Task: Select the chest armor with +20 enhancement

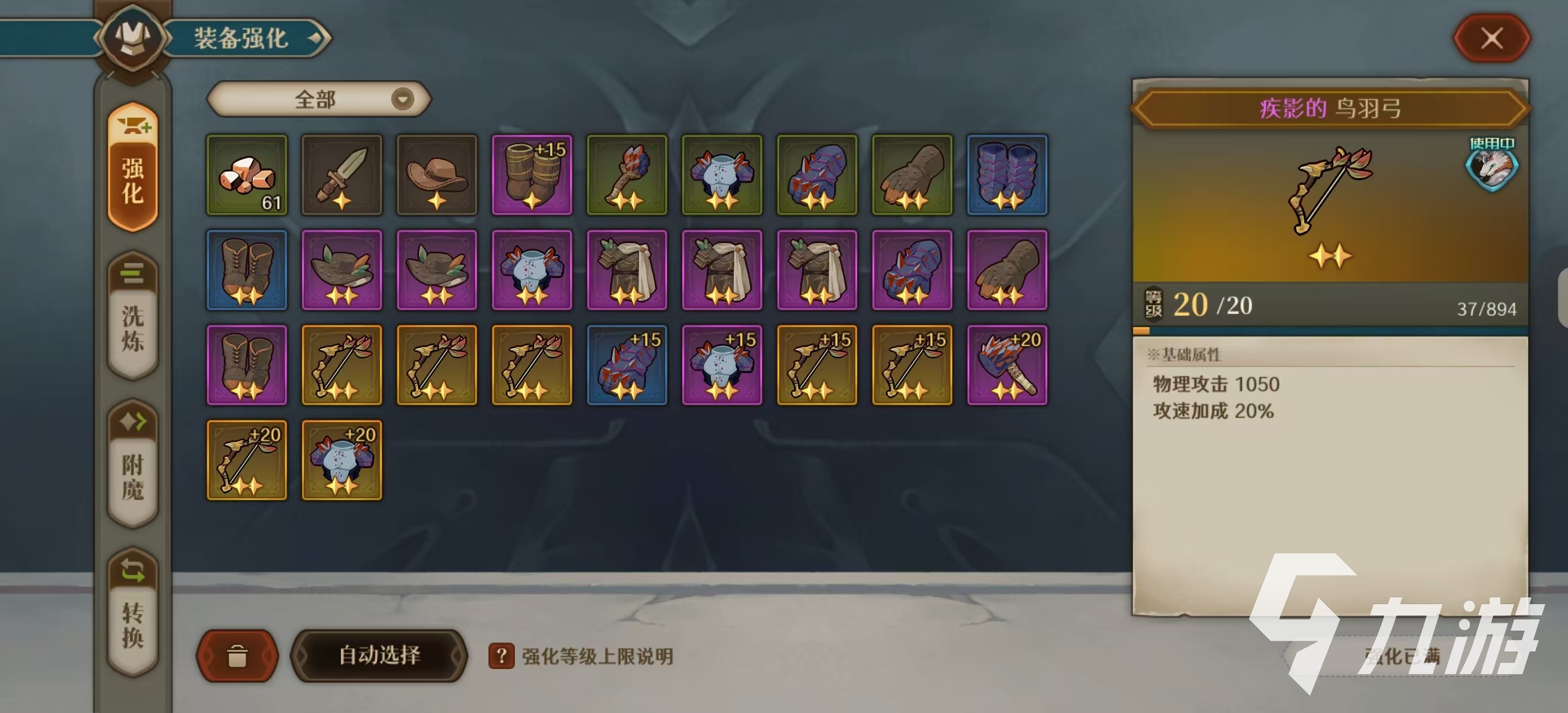Action: coord(342,460)
